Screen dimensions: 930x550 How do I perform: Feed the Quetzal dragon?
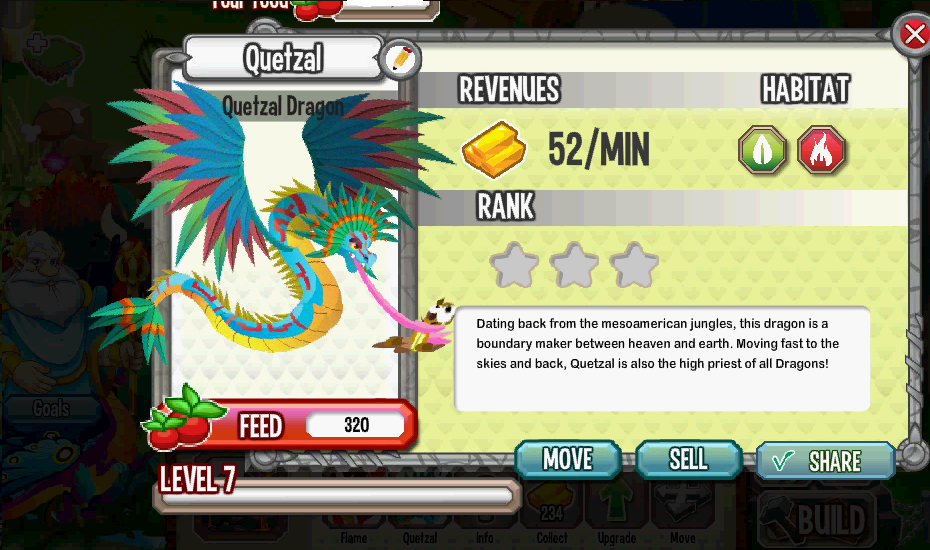point(281,425)
